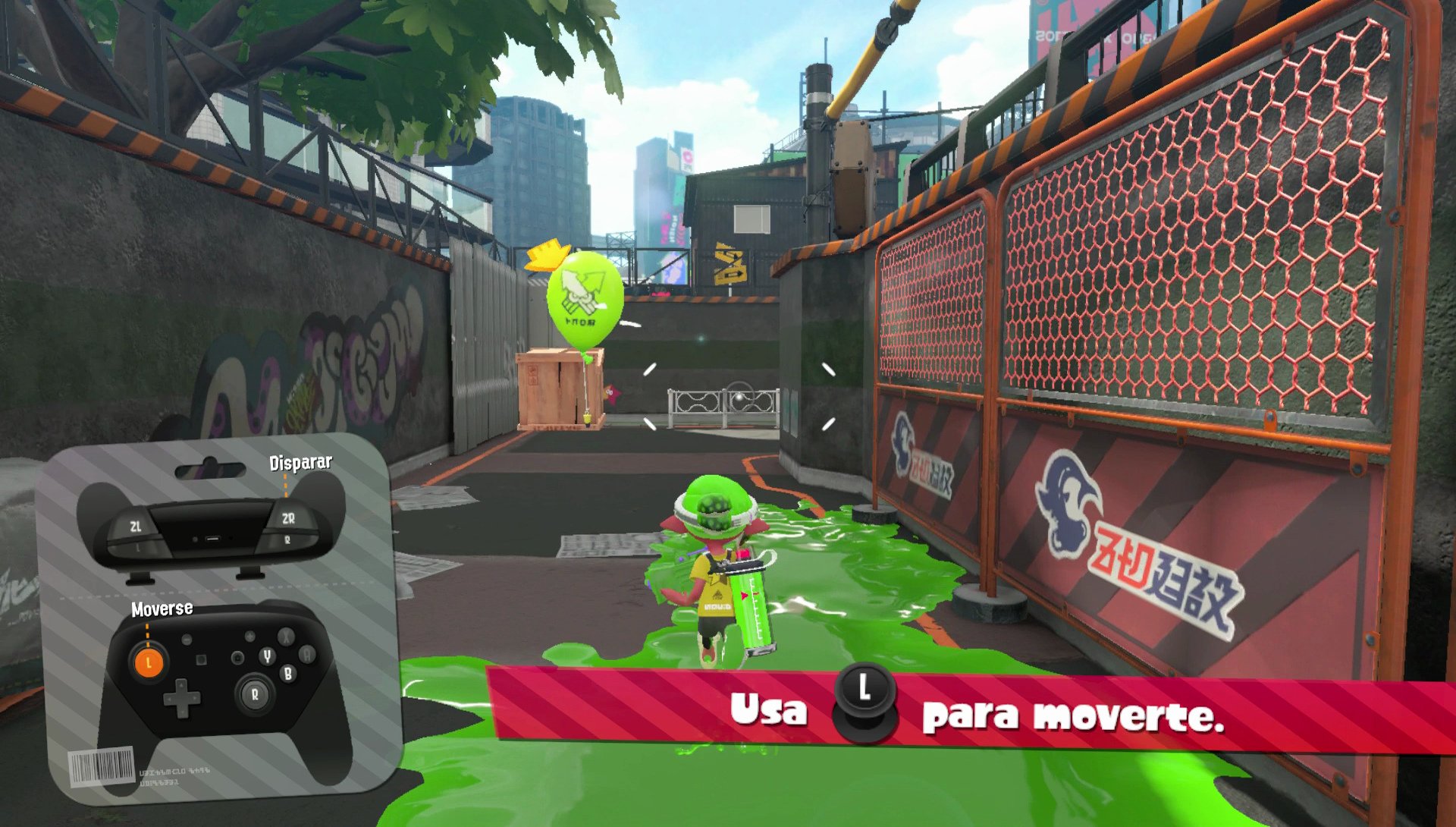This screenshot has width=1456, height=827.
Task: Click the orange L stick on the controller
Action: 149,662
